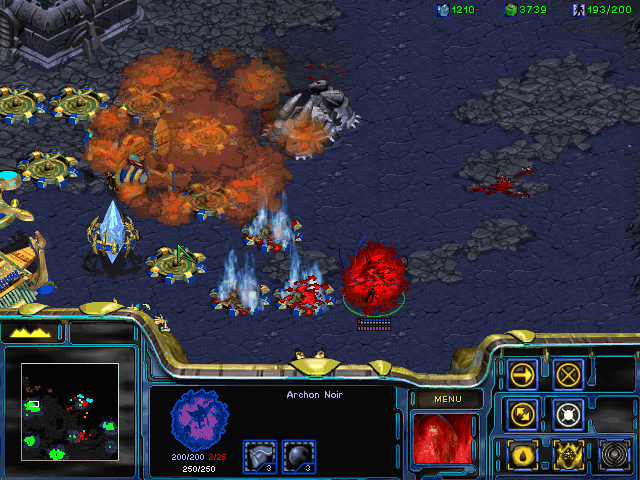Click the greyed Maelstrom spiral icon

613,455
